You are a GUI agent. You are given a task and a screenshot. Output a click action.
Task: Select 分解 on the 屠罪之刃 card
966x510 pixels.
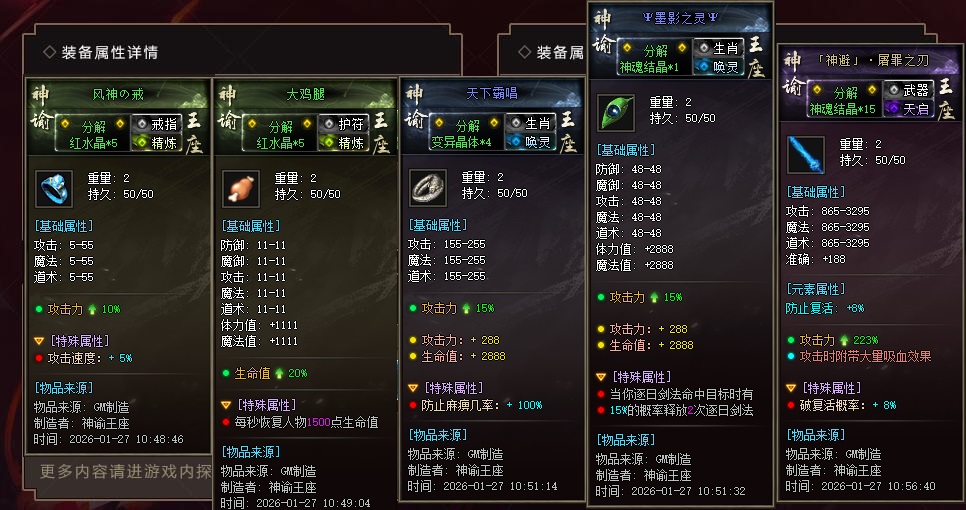click(x=843, y=91)
